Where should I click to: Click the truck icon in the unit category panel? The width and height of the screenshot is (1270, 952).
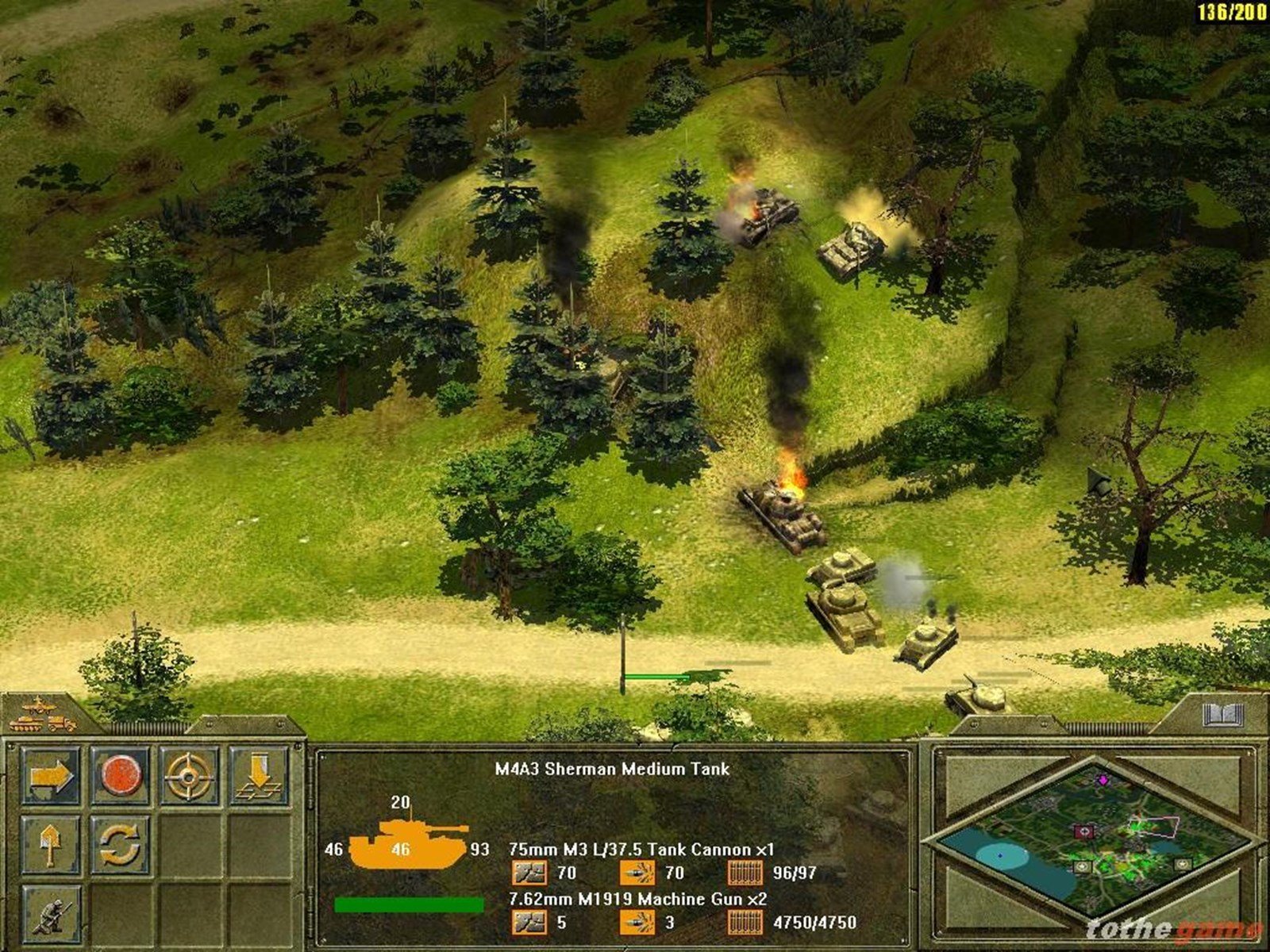click(62, 724)
